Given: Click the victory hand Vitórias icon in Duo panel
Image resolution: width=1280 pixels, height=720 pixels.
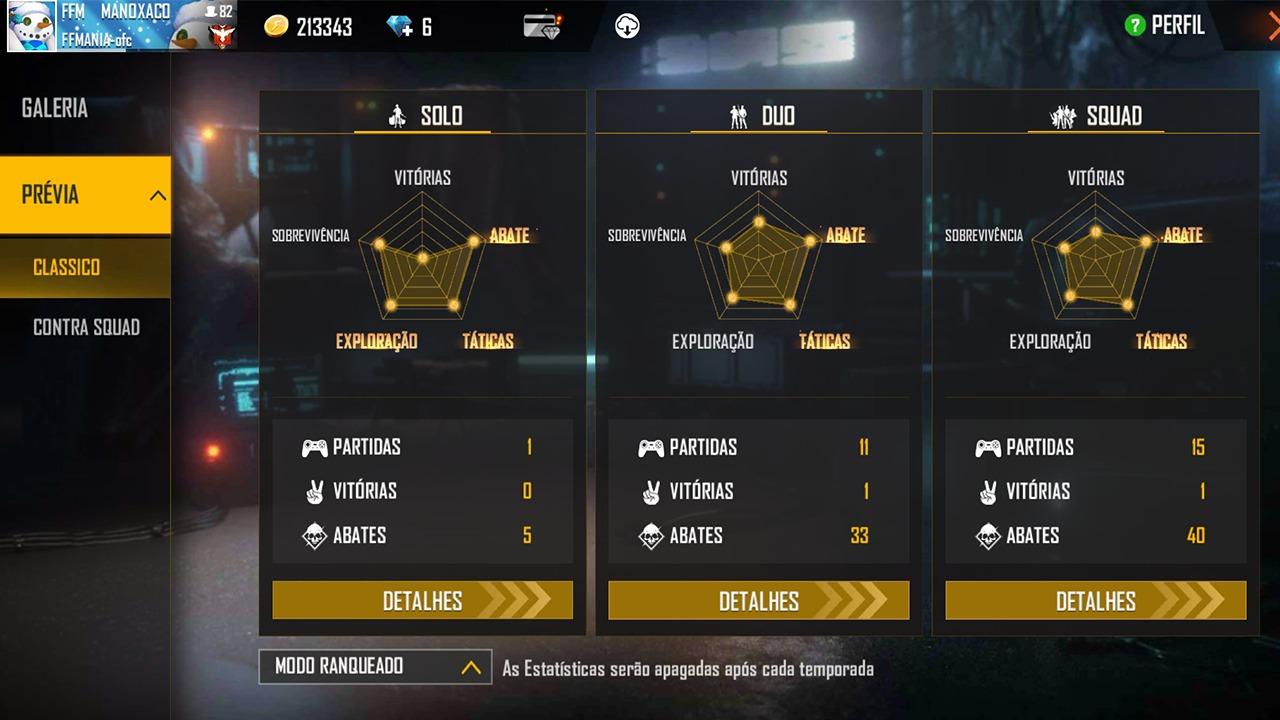Looking at the screenshot, I should coord(651,491).
